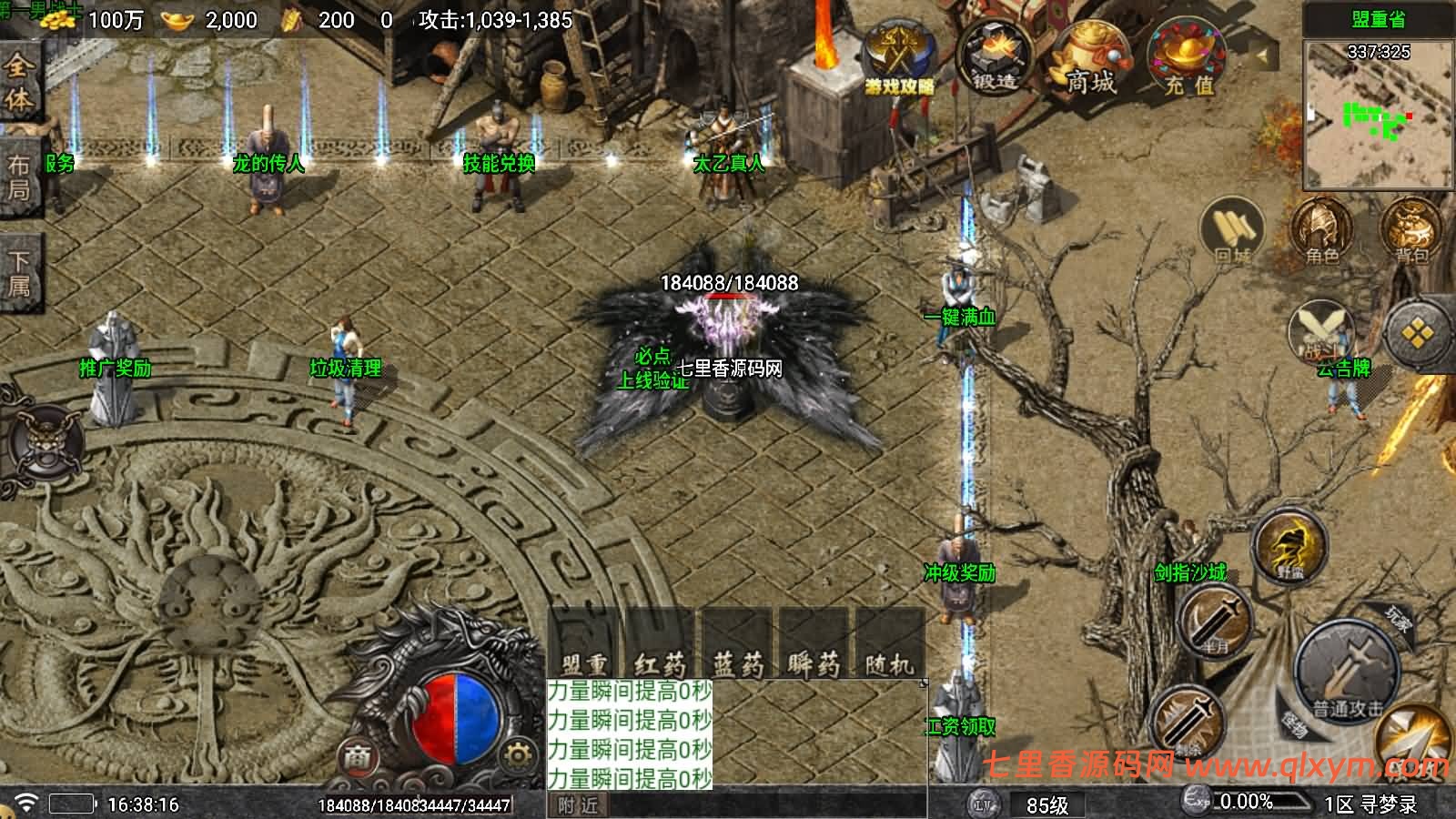
Task: Activate the 野蛮 charge skill
Action: point(1290,548)
